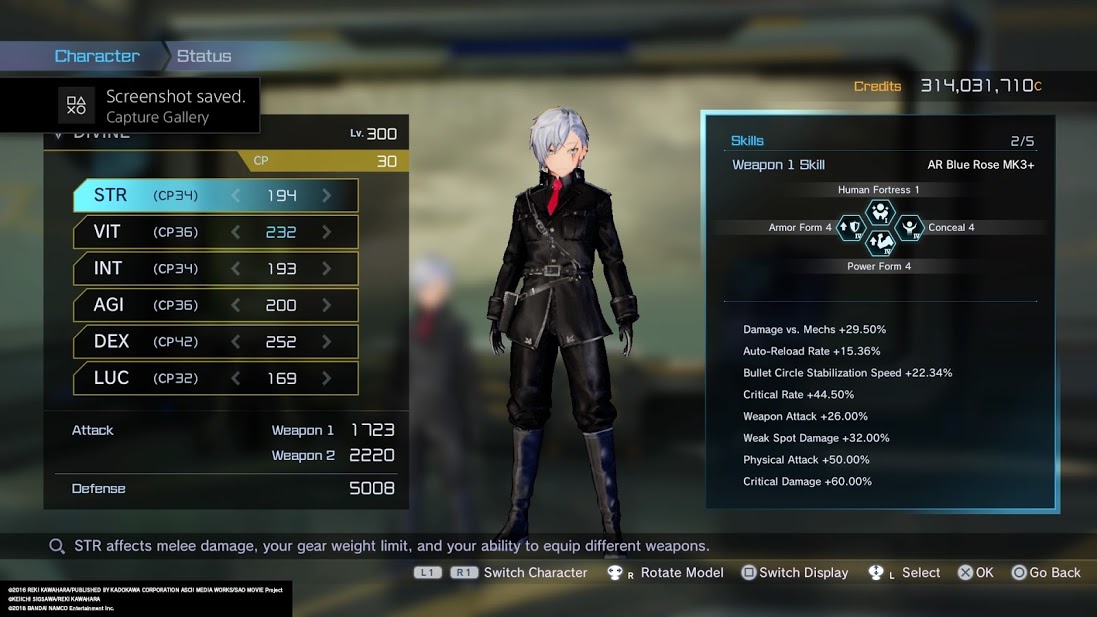This screenshot has width=1097, height=617.
Task: Pick the Conceal 4 skill icon
Action: tap(909, 228)
